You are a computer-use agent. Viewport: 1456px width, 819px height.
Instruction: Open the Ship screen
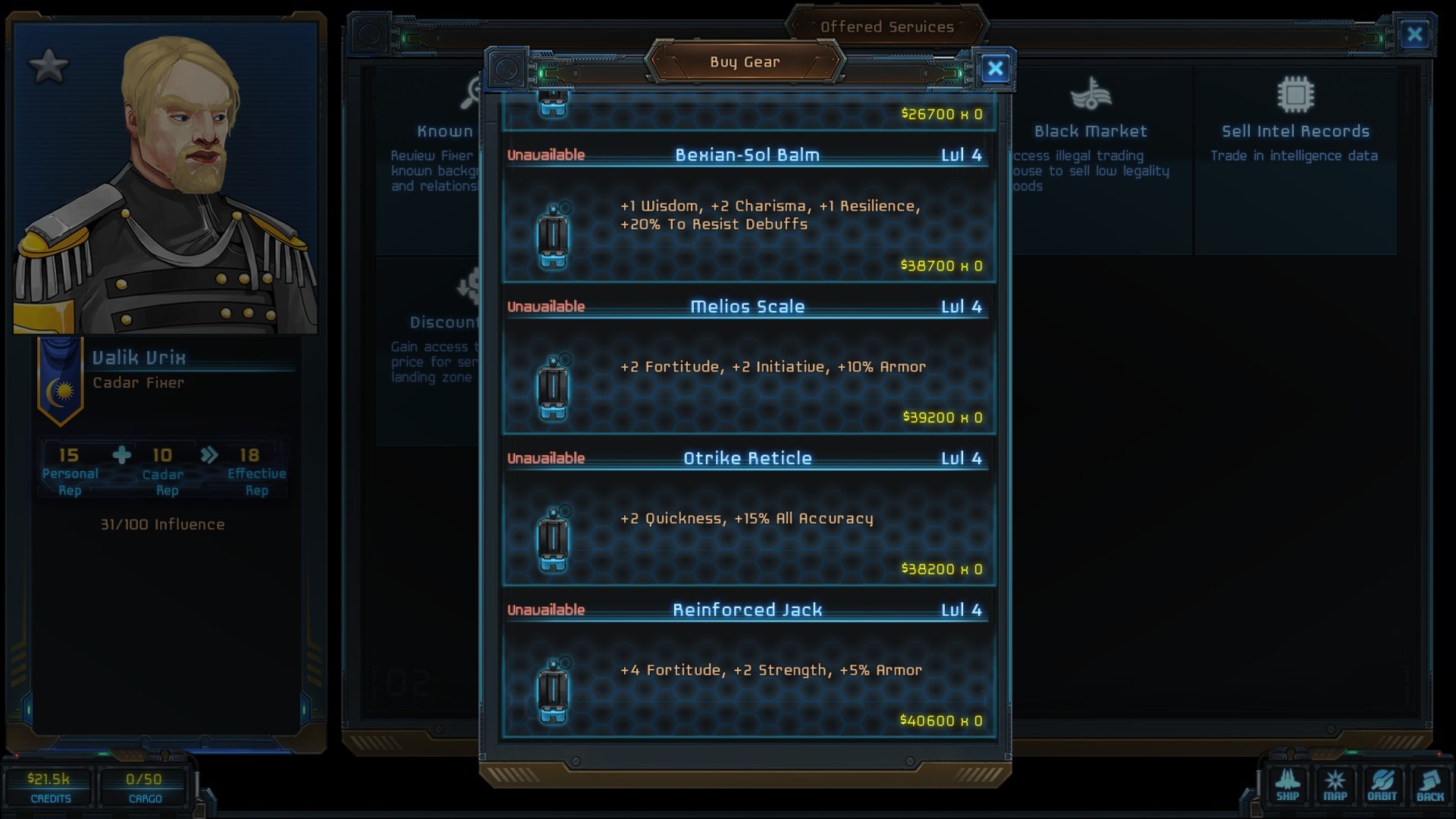[x=1288, y=786]
